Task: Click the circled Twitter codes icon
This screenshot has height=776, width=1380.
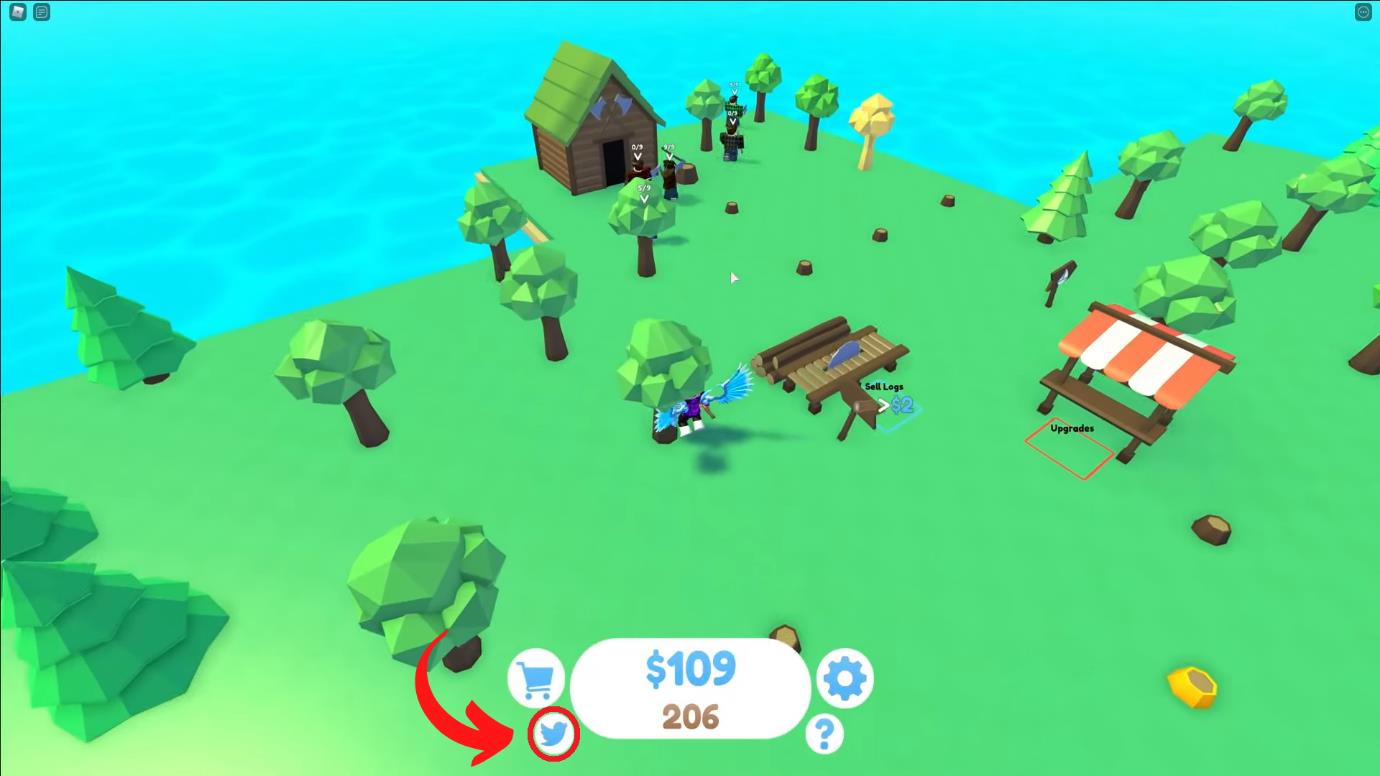Action: tap(553, 733)
